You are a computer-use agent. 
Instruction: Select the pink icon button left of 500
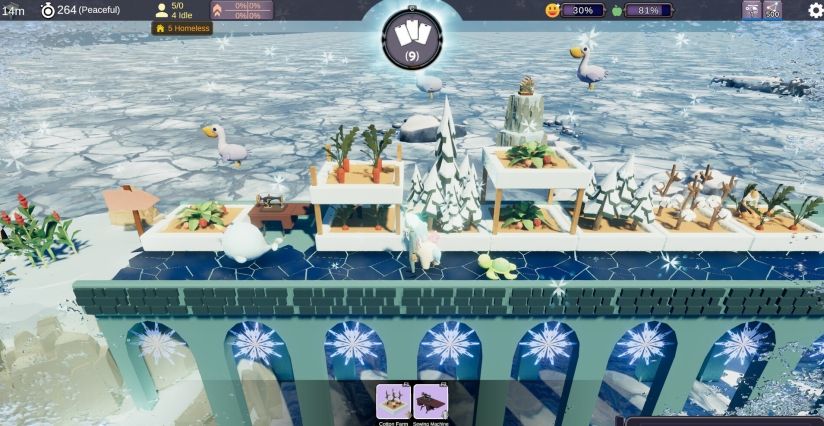(x=751, y=10)
